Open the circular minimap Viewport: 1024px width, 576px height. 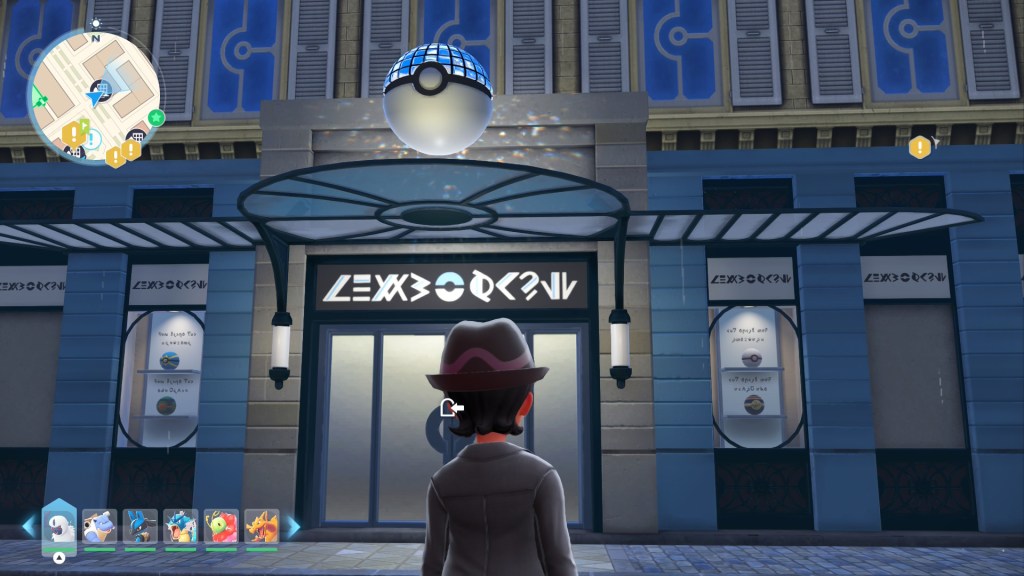click(94, 96)
